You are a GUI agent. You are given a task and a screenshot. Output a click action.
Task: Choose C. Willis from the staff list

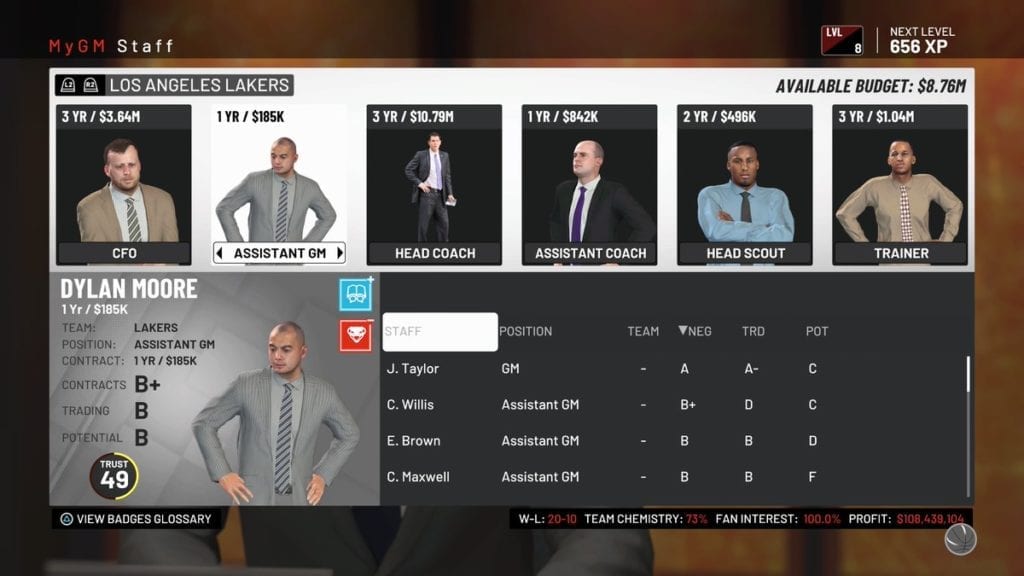(410, 405)
